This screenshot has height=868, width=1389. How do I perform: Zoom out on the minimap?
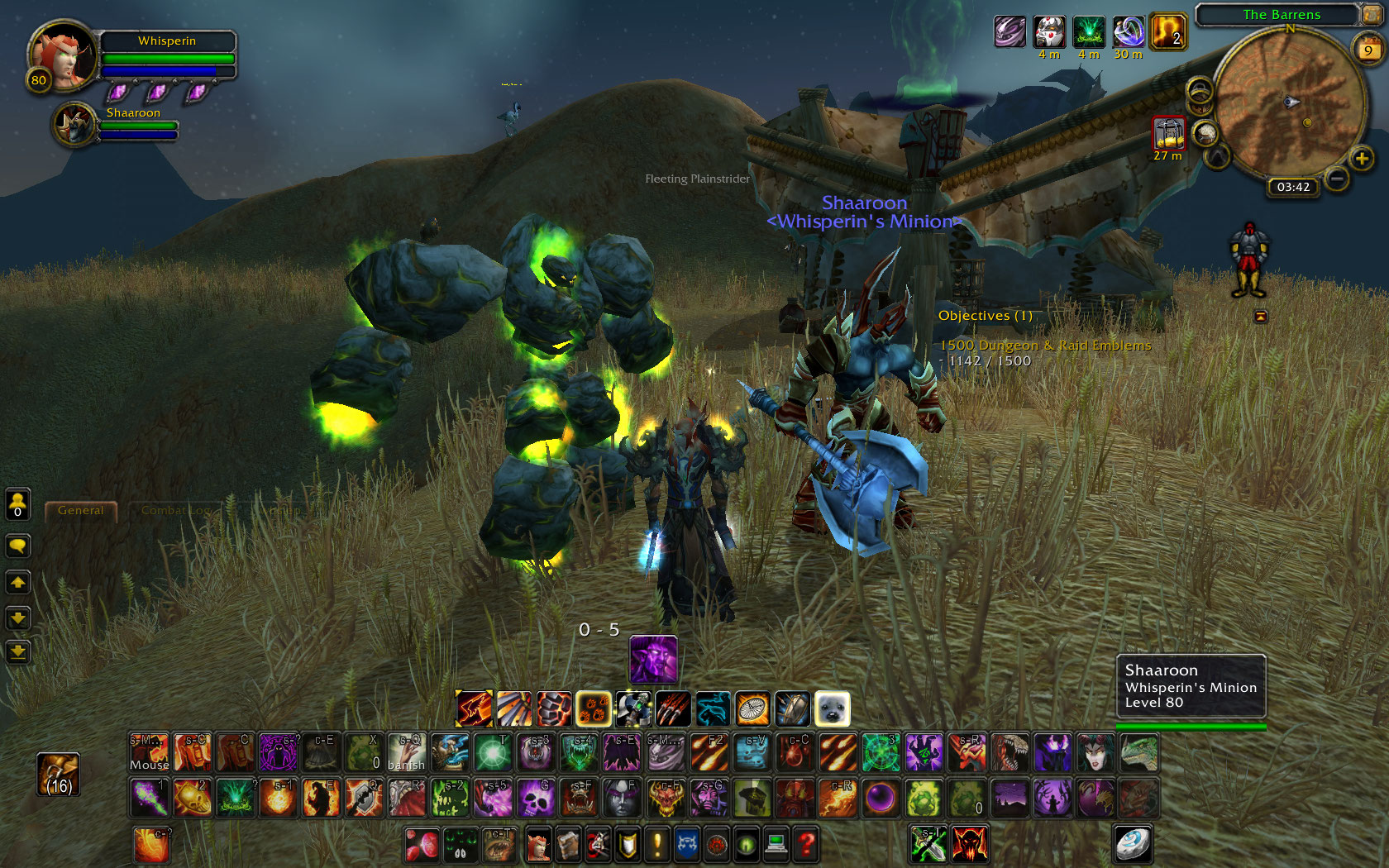[1336, 178]
